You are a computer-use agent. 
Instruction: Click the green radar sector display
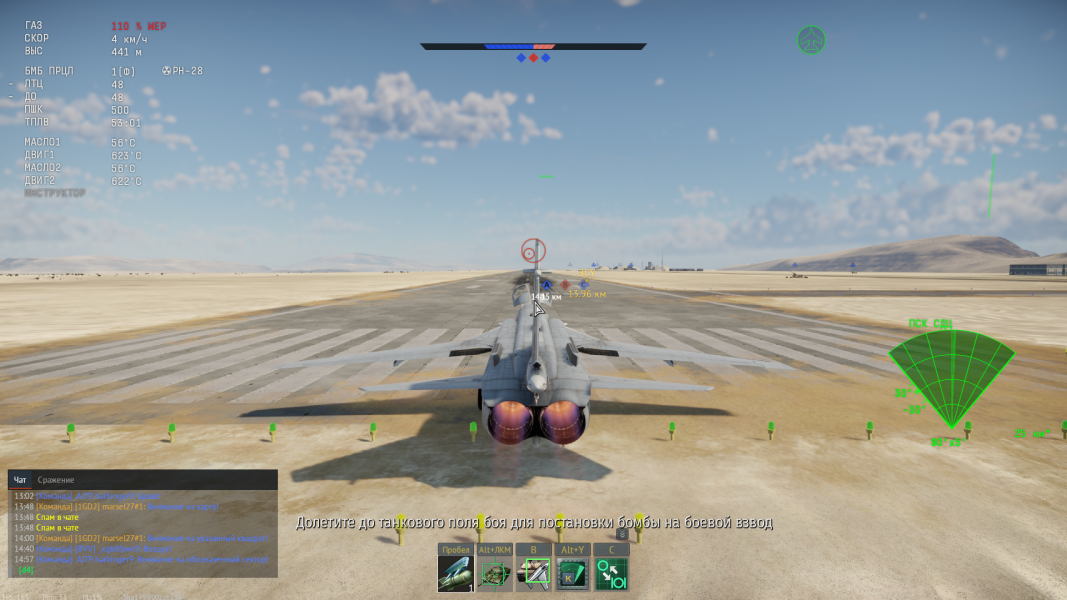click(x=951, y=377)
